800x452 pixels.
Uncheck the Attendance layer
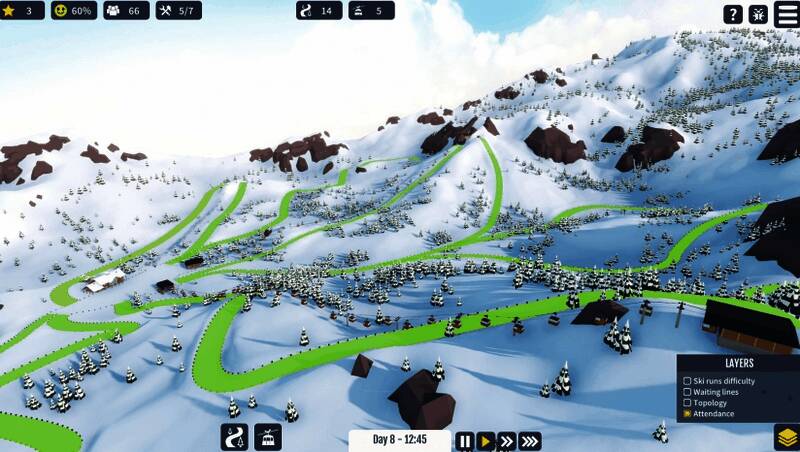687,413
